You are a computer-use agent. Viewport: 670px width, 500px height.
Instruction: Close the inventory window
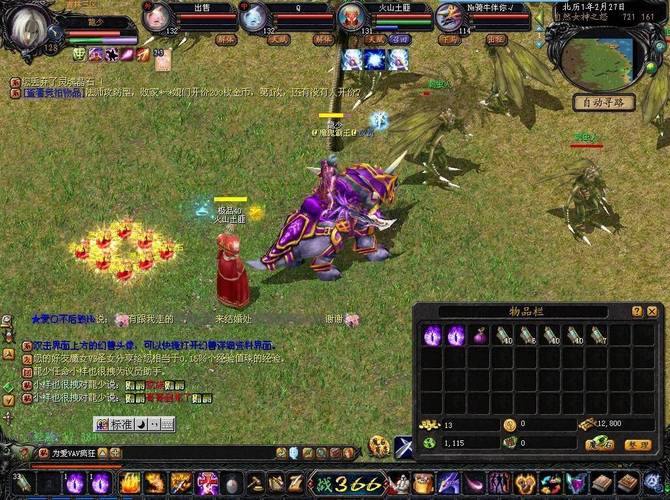tap(652, 312)
